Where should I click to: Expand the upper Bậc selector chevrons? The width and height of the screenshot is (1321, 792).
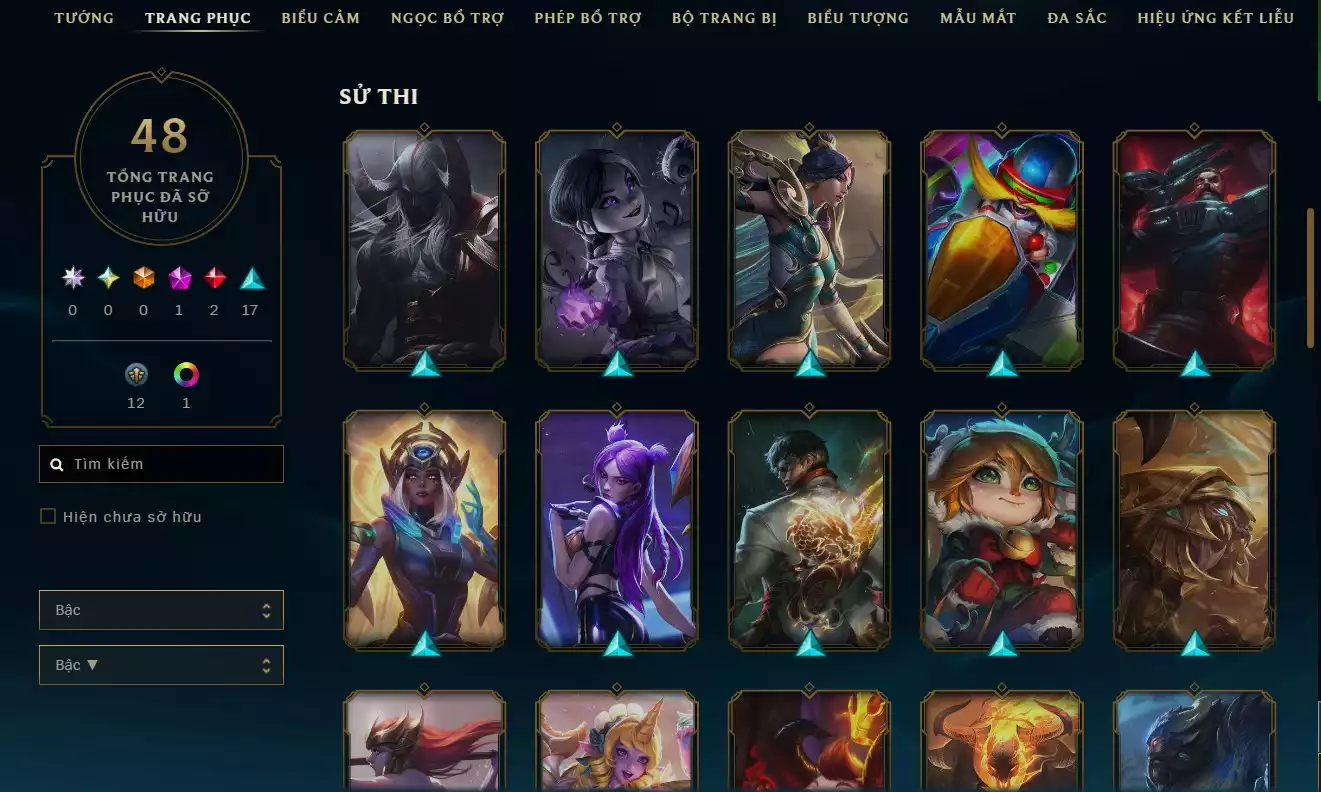point(268,609)
